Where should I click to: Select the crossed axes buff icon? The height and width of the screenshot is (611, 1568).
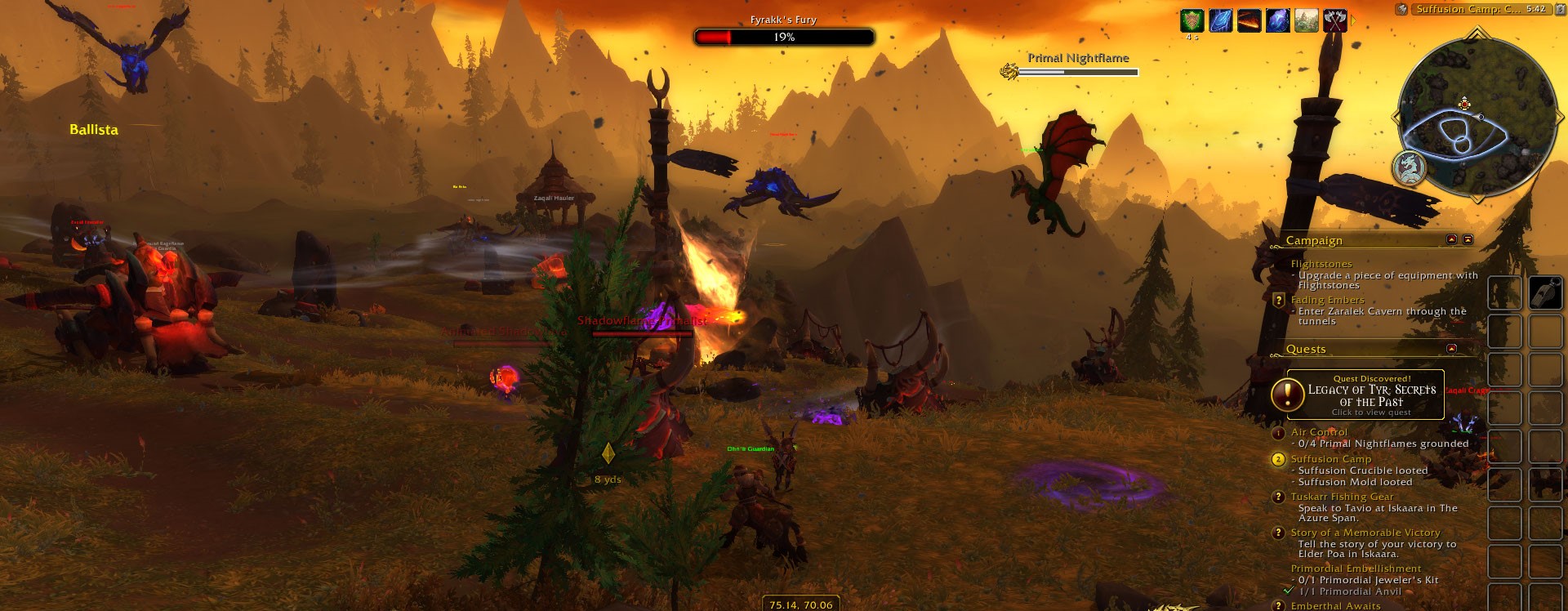tap(1334, 20)
